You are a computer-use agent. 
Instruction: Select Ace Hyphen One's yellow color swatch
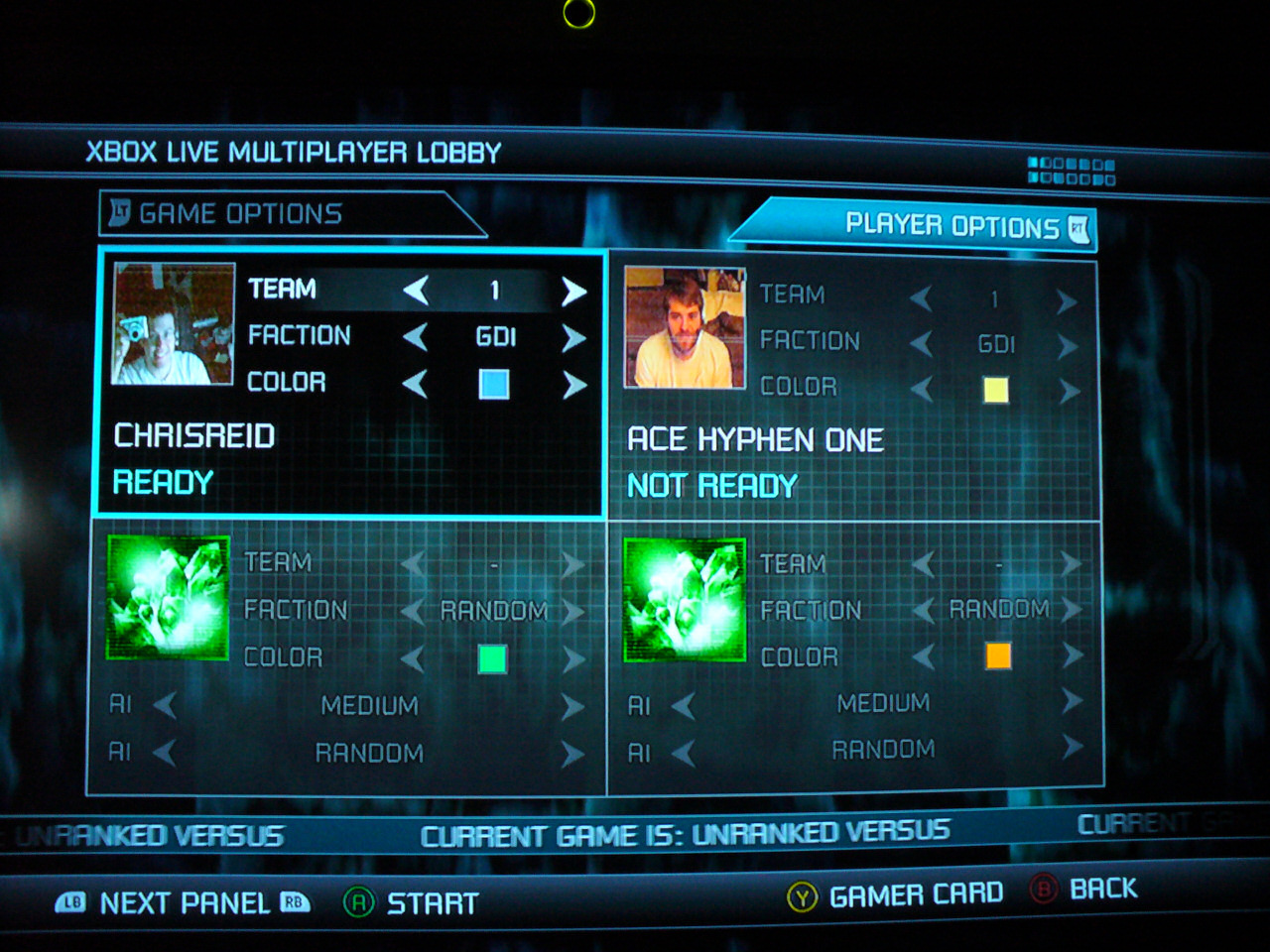coord(995,390)
